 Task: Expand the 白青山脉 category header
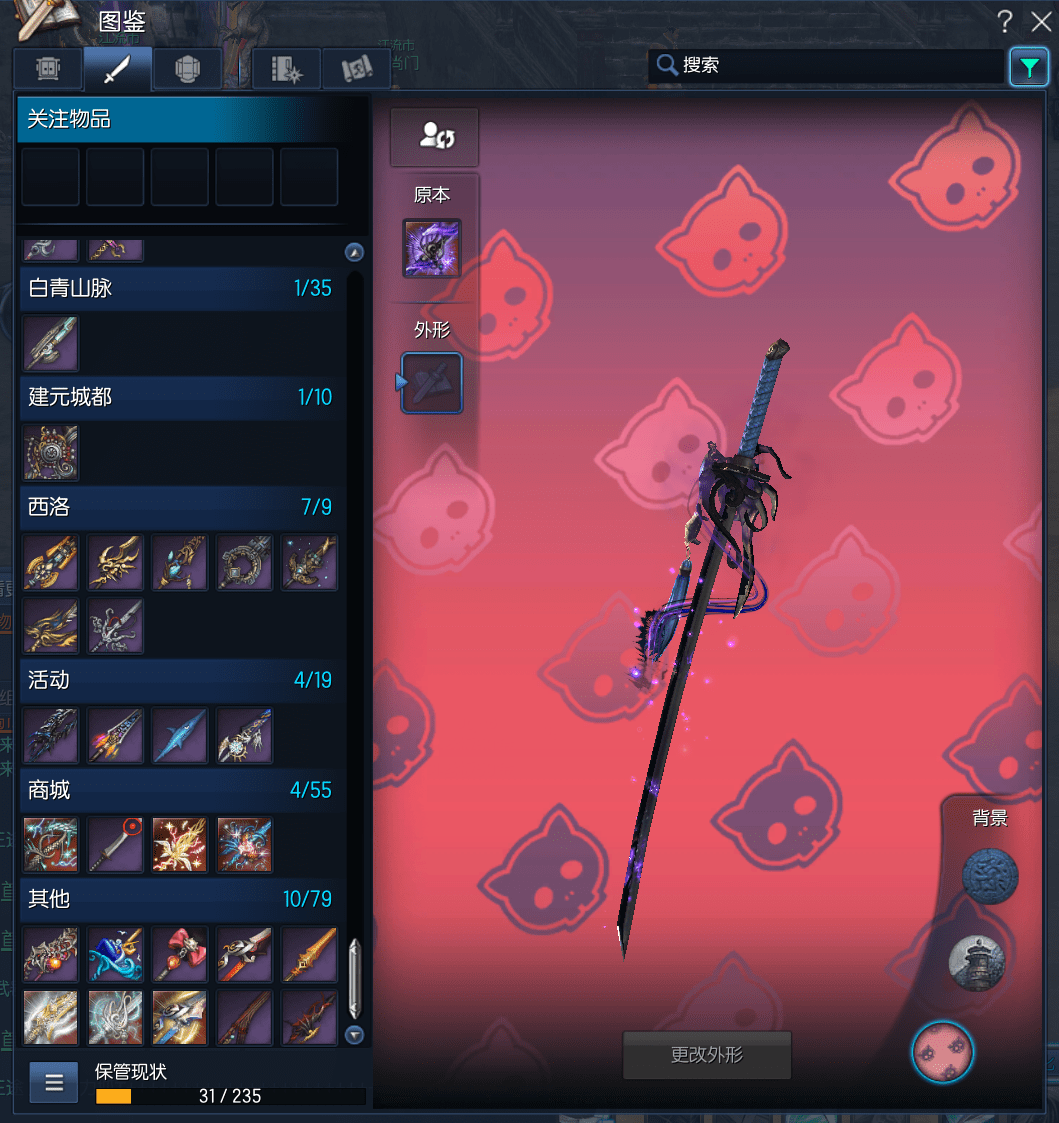point(180,288)
